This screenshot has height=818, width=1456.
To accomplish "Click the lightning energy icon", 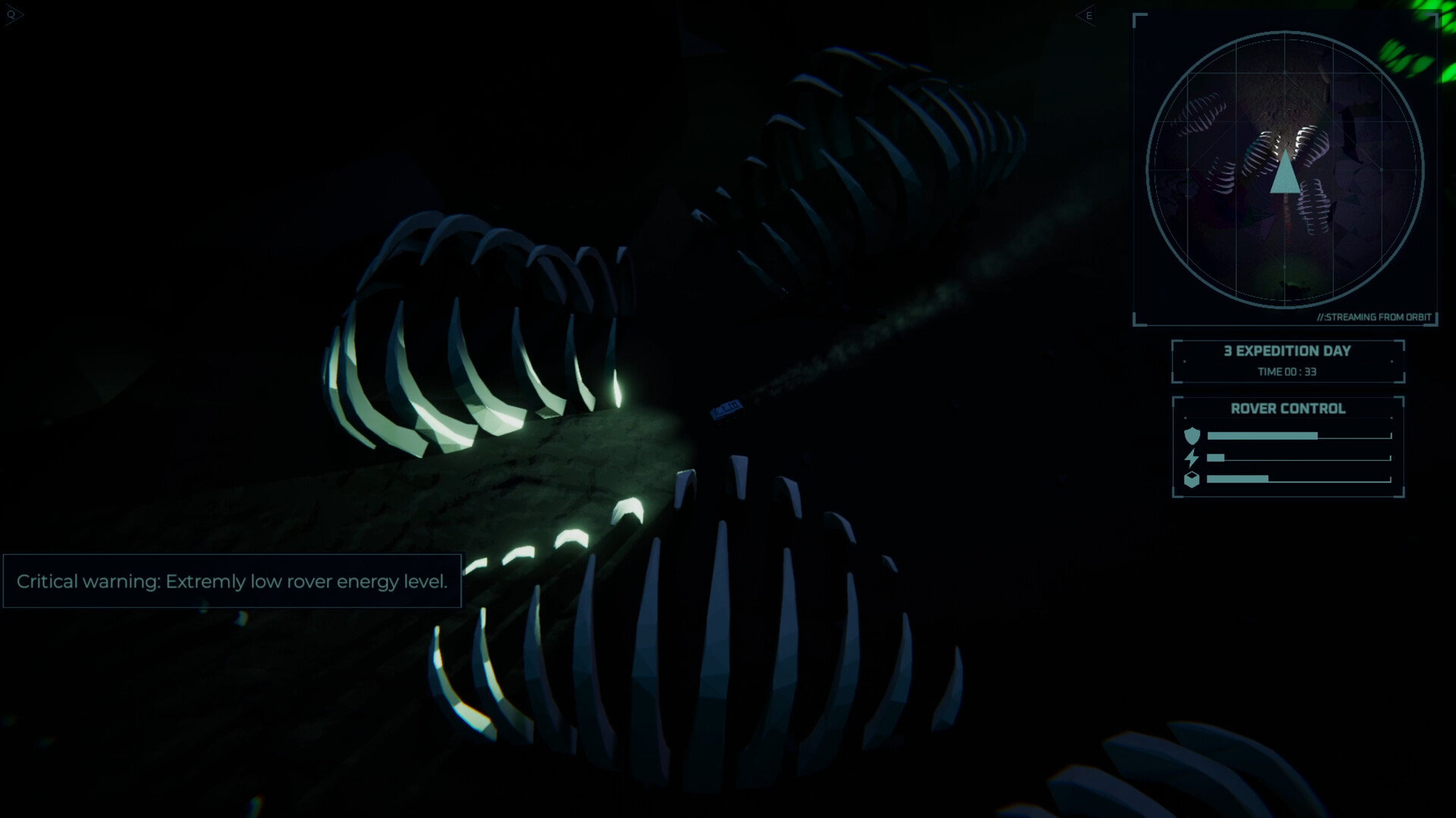I will click(1193, 456).
